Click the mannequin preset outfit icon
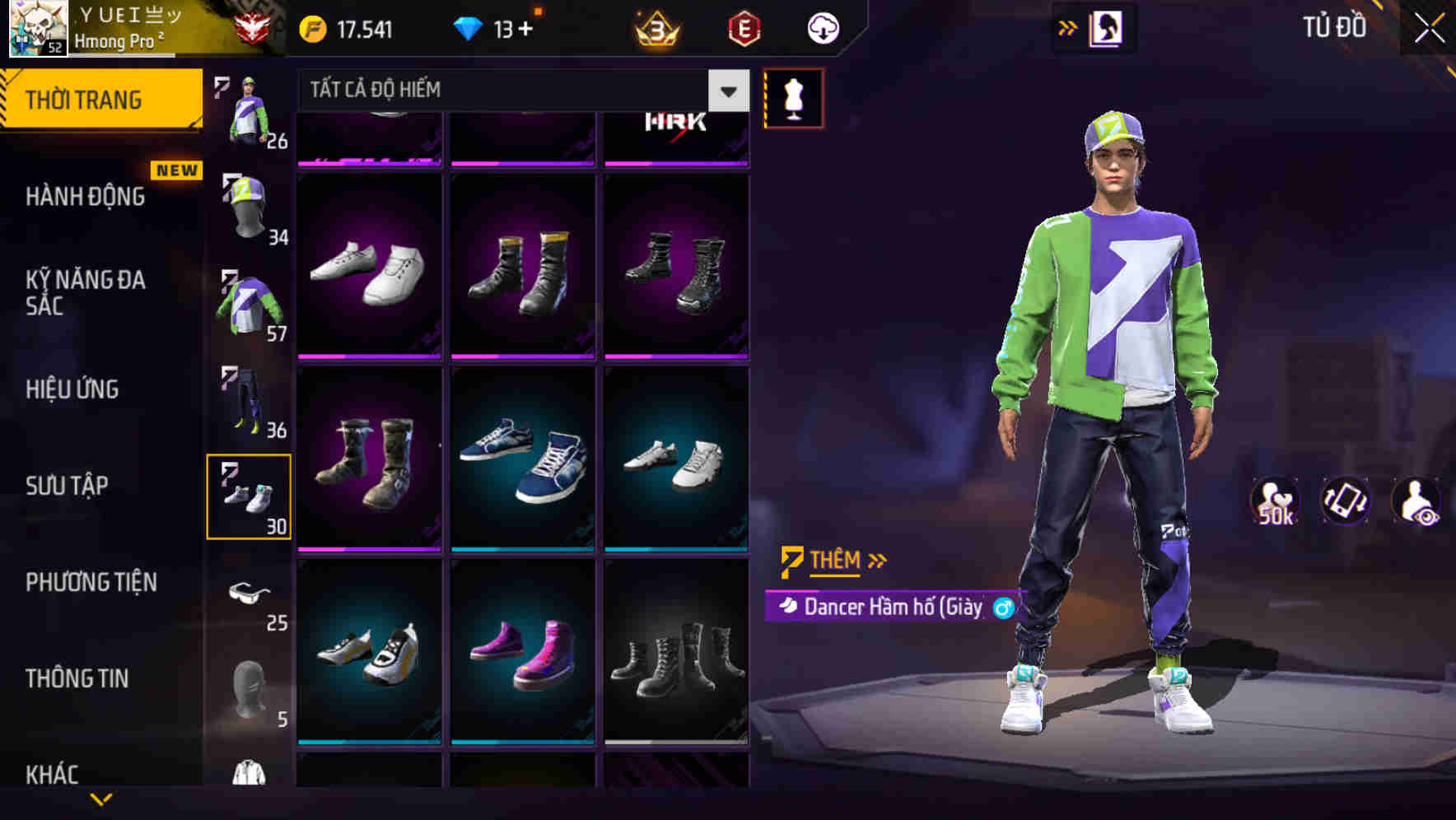This screenshot has width=1456, height=820. click(x=793, y=96)
